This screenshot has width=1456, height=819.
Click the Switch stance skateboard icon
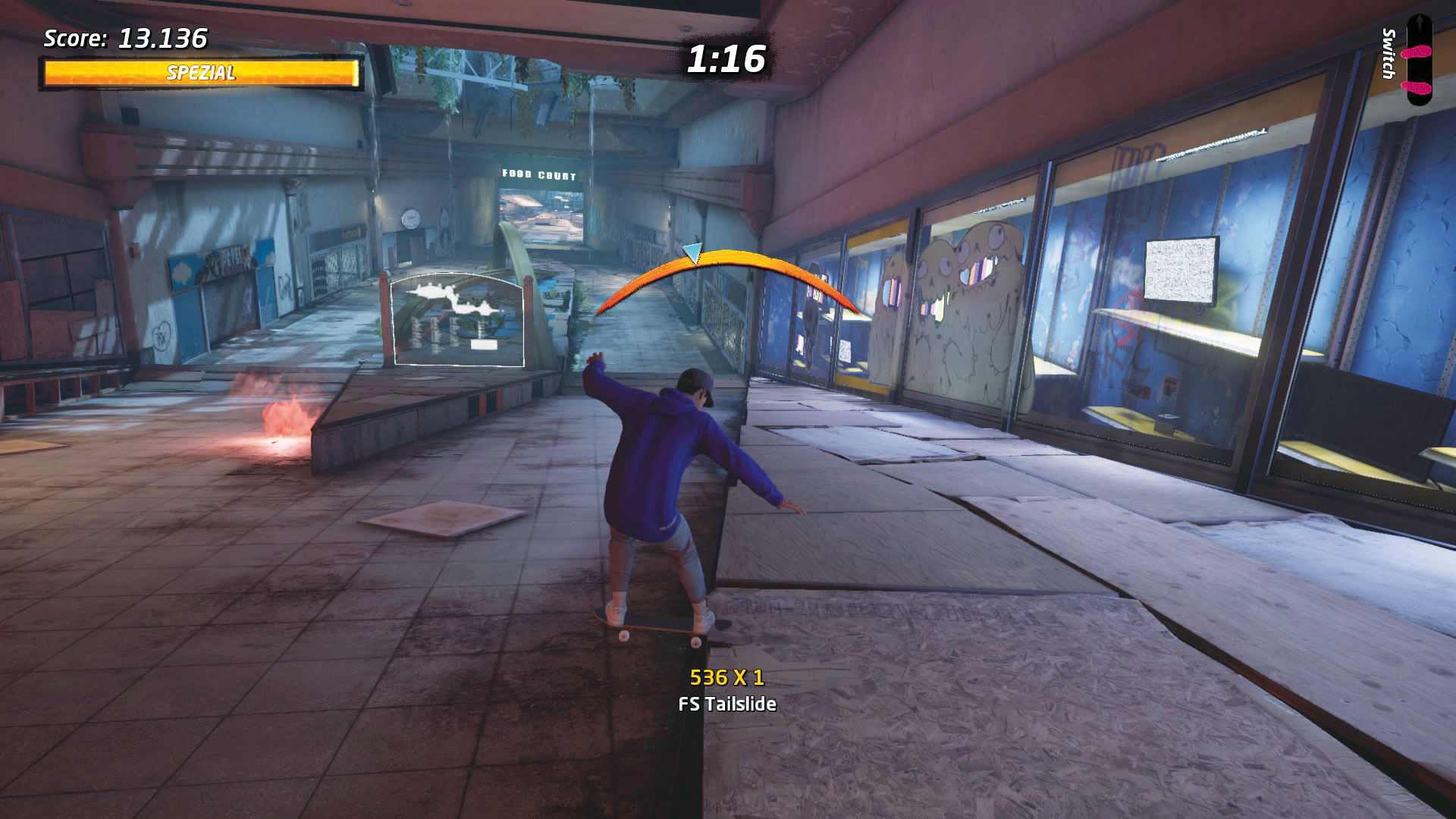pos(1418,61)
